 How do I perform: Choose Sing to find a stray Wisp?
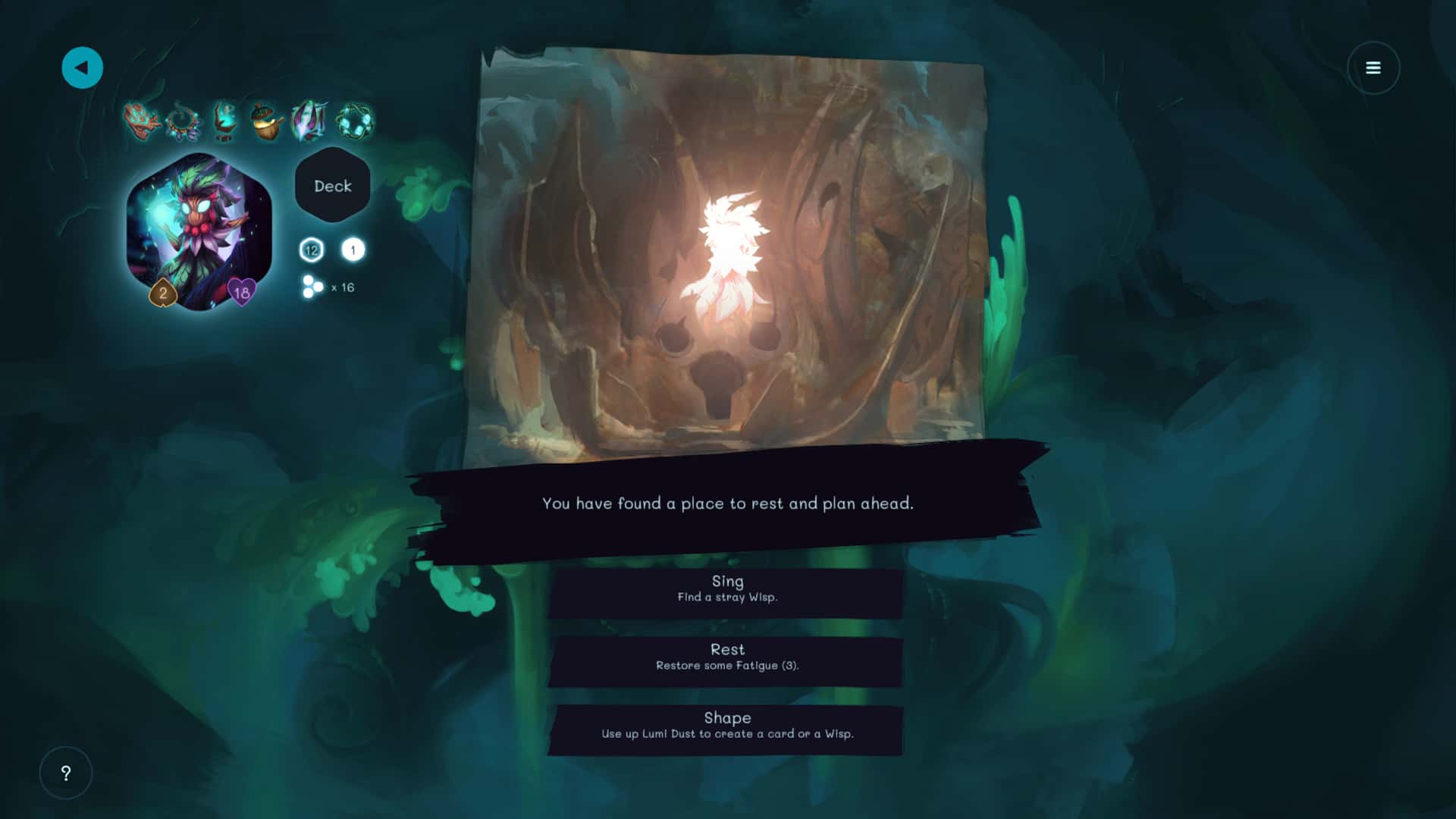(x=726, y=589)
